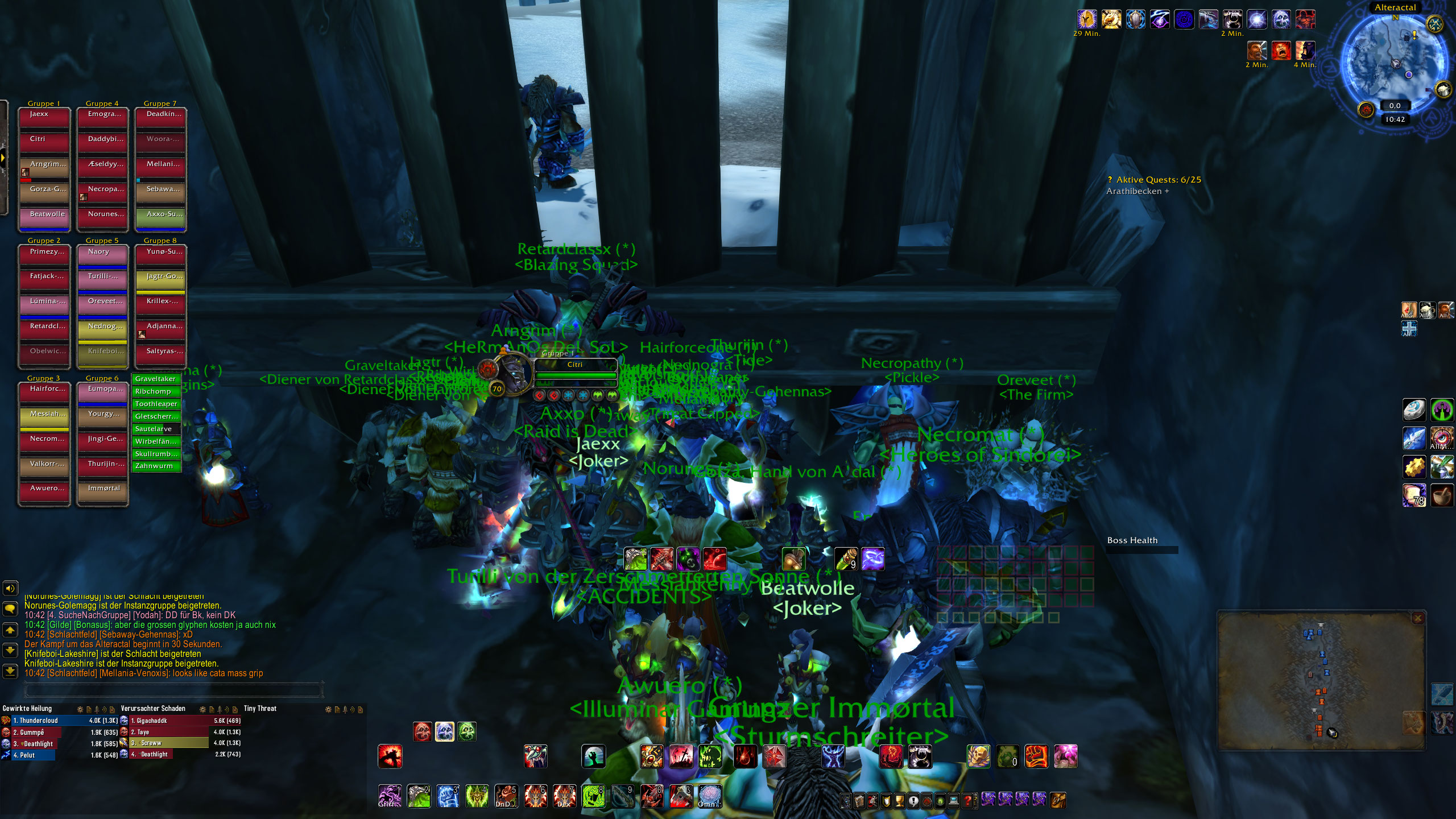Viewport: 1456px width, 819px height.
Task: Collapse the Gruppe 1 raid group header
Action: click(x=45, y=104)
